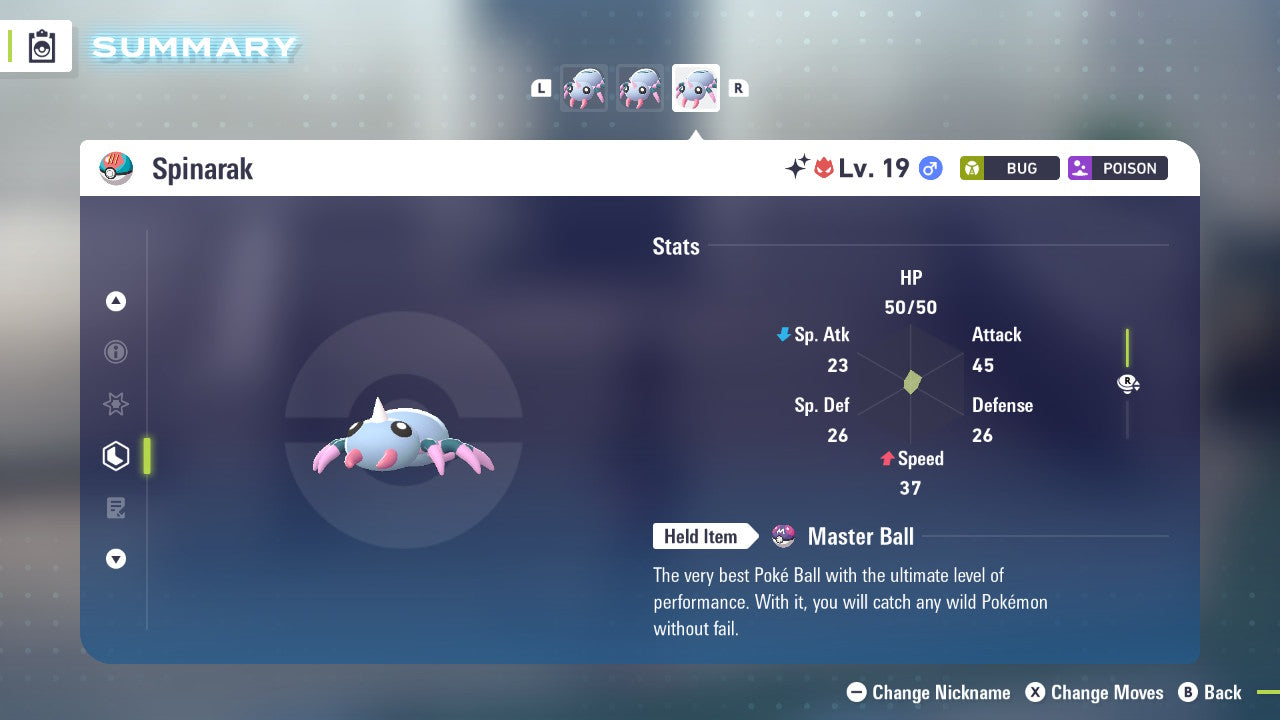Open the next Pokémon using the R tab
Image resolution: width=1280 pixels, height=720 pixels.
click(x=738, y=87)
